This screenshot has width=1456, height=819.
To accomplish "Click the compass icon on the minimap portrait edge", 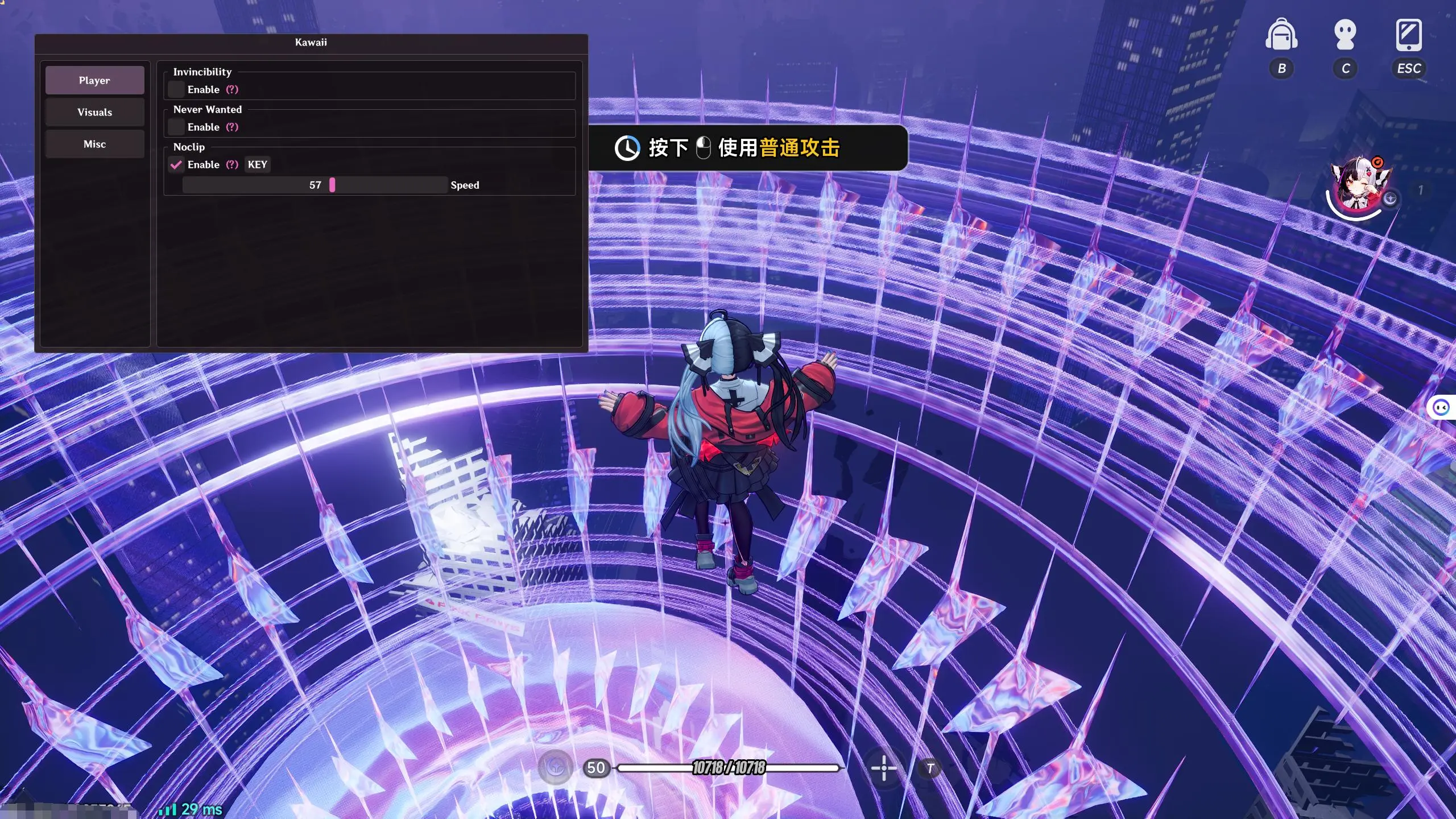I will [1390, 200].
